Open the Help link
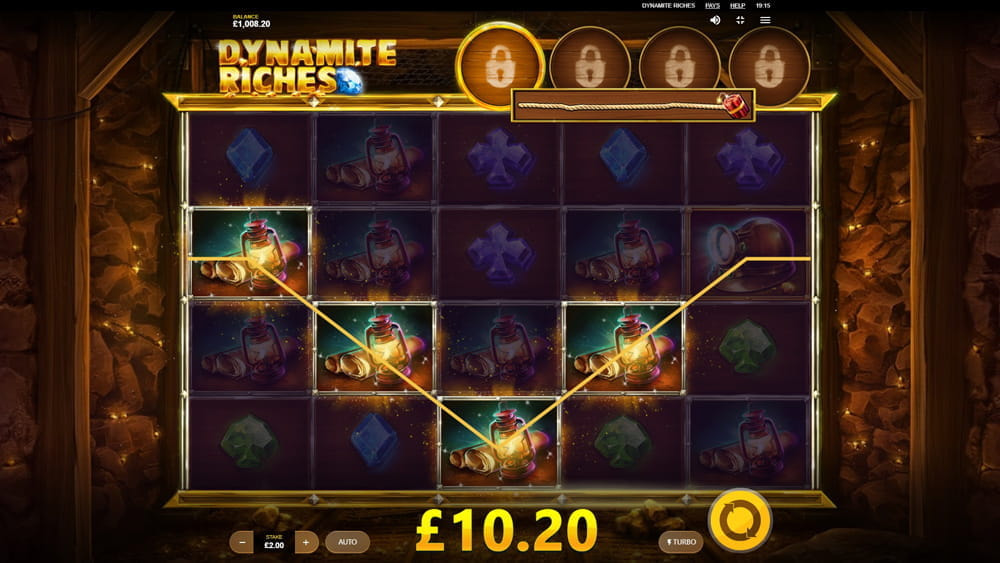Image resolution: width=1000 pixels, height=563 pixels. pos(738,5)
